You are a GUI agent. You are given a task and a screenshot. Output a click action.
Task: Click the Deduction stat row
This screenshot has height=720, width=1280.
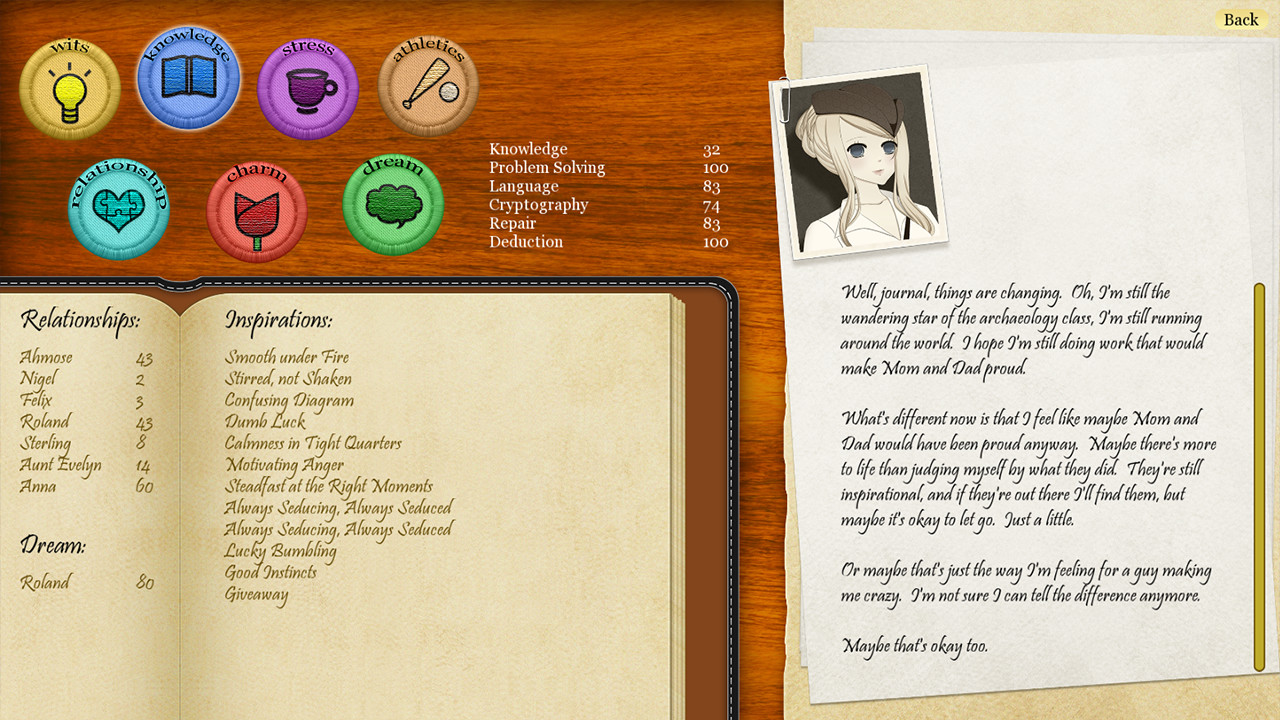click(x=526, y=242)
